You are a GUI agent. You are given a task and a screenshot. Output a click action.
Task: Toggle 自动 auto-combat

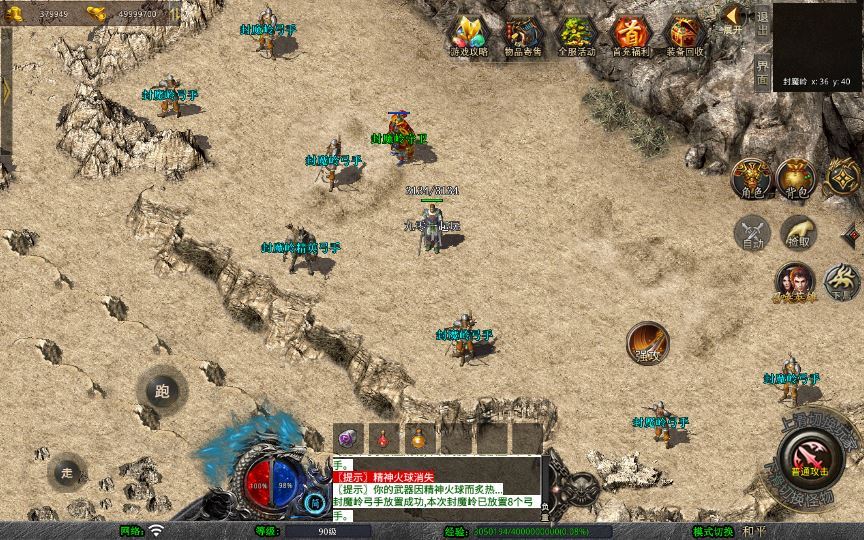(751, 232)
